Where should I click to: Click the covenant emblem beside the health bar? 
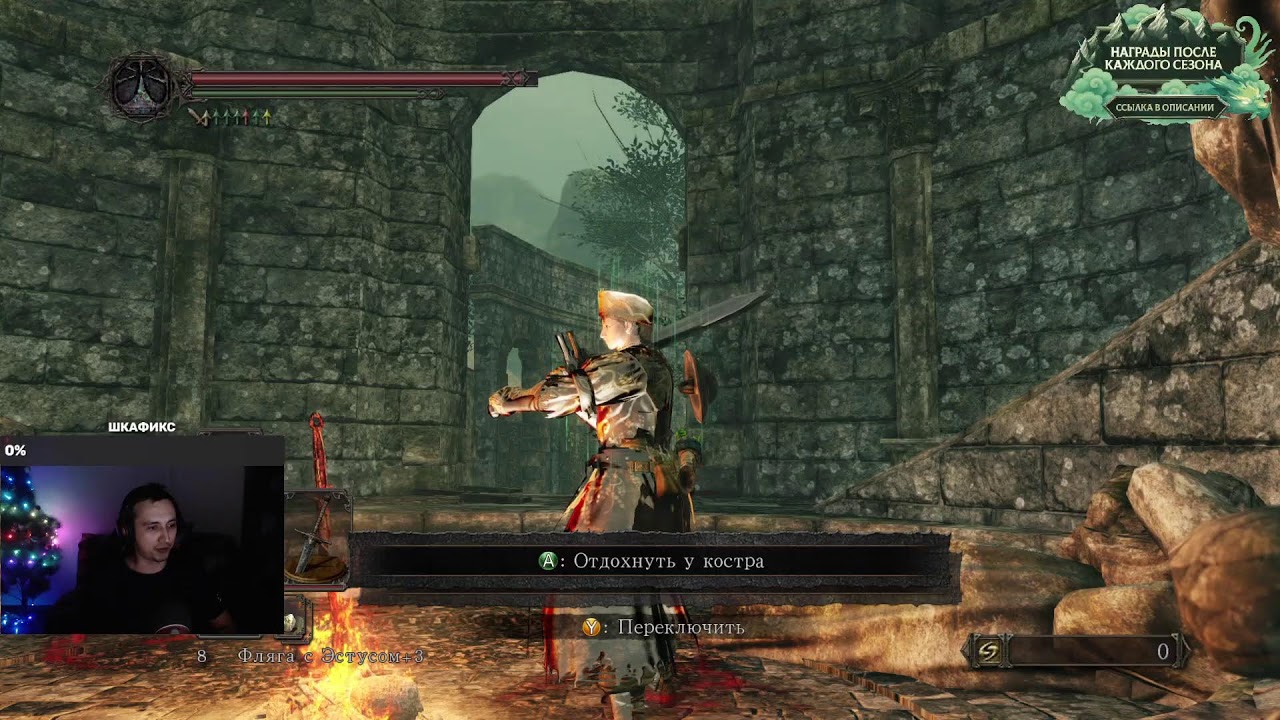142,87
